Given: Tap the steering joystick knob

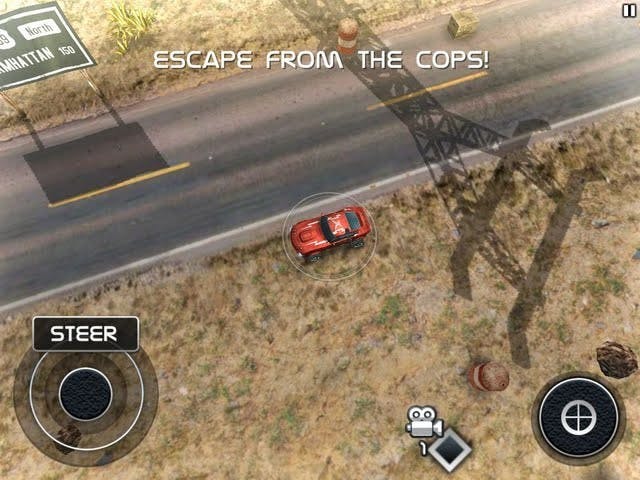Looking at the screenshot, I should coord(85,394).
